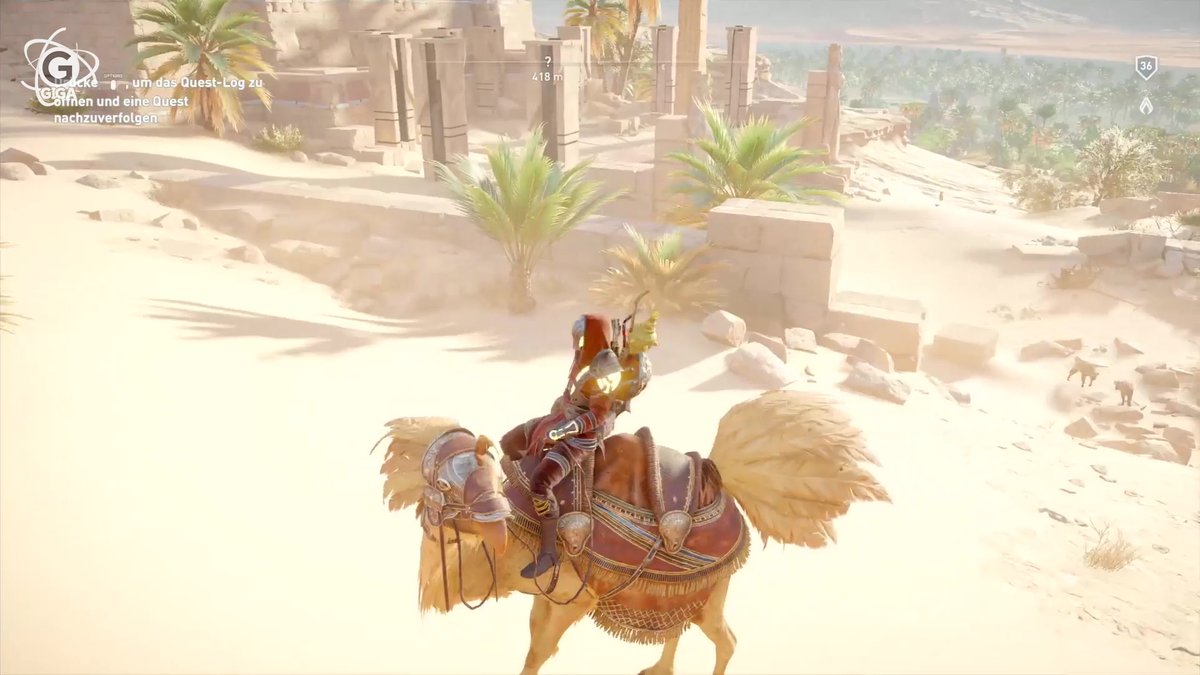This screenshot has width=1200, height=675.
Task: Click the flame icon below level badge
Action: pos(1146,104)
